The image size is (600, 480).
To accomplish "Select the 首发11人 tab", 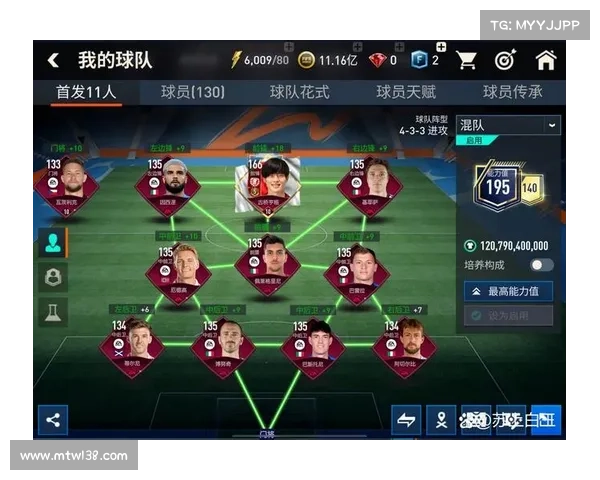I will pyautogui.click(x=86, y=92).
